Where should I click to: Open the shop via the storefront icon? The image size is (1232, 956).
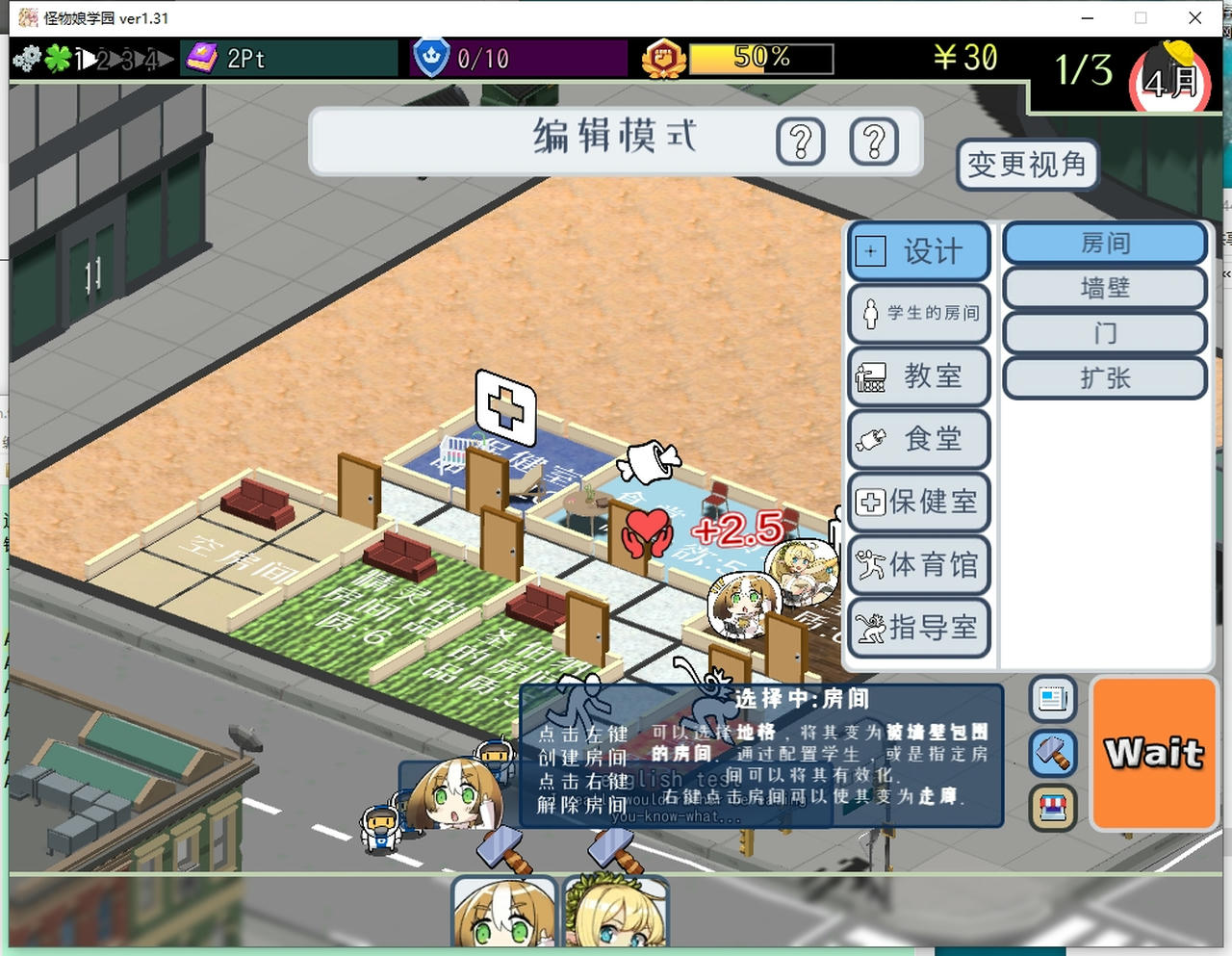pyautogui.click(x=1052, y=809)
